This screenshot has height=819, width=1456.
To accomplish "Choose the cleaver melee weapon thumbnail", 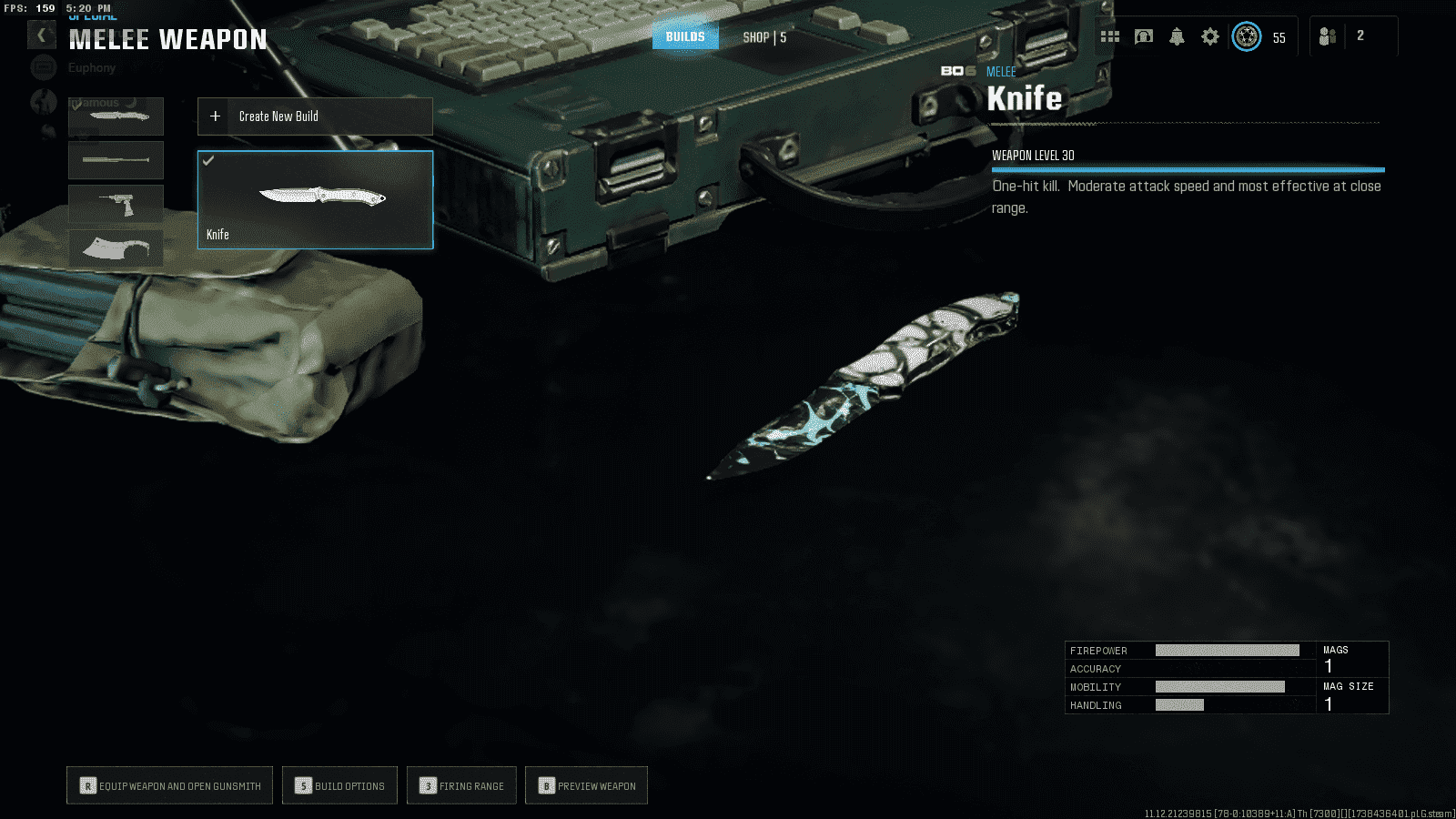I will click(x=116, y=248).
